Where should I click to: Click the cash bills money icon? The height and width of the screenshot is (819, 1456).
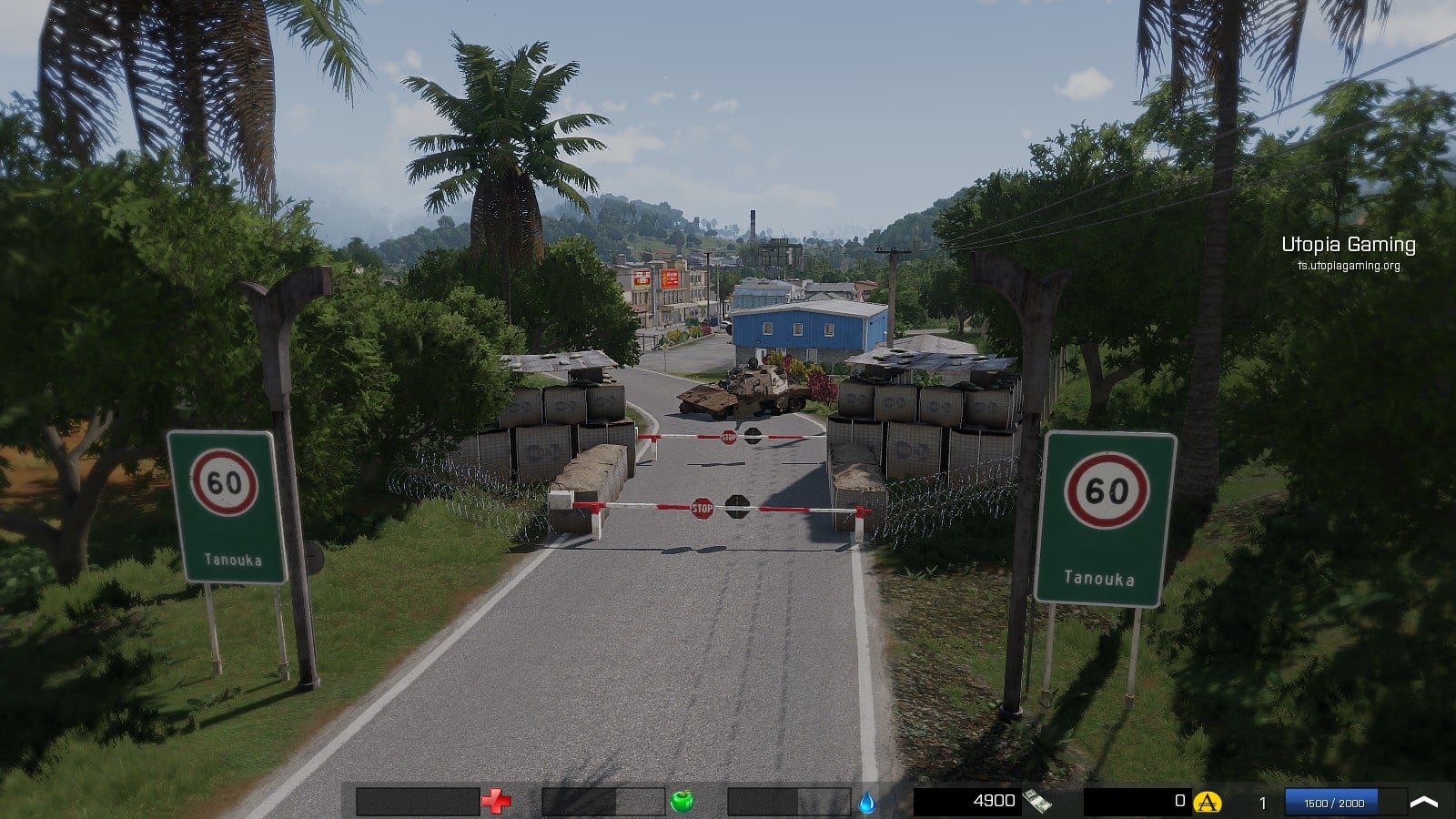[1036, 802]
